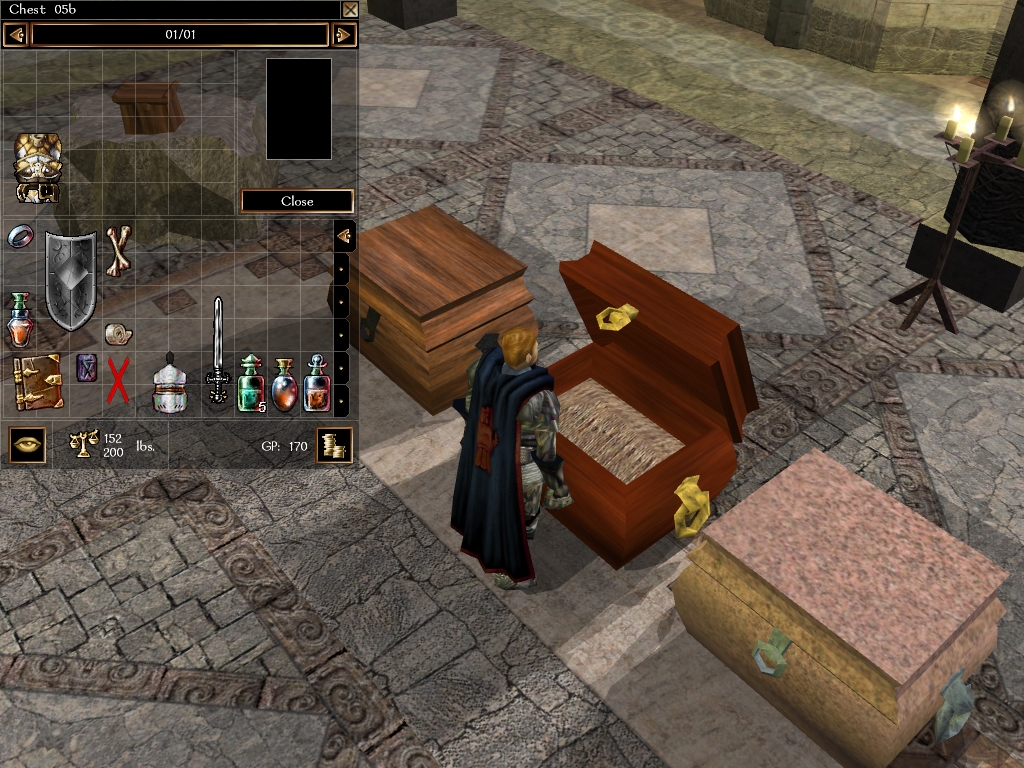The width and height of the screenshot is (1024, 768).
Task: Select the orange potion with green stopper
Action: 19,320
